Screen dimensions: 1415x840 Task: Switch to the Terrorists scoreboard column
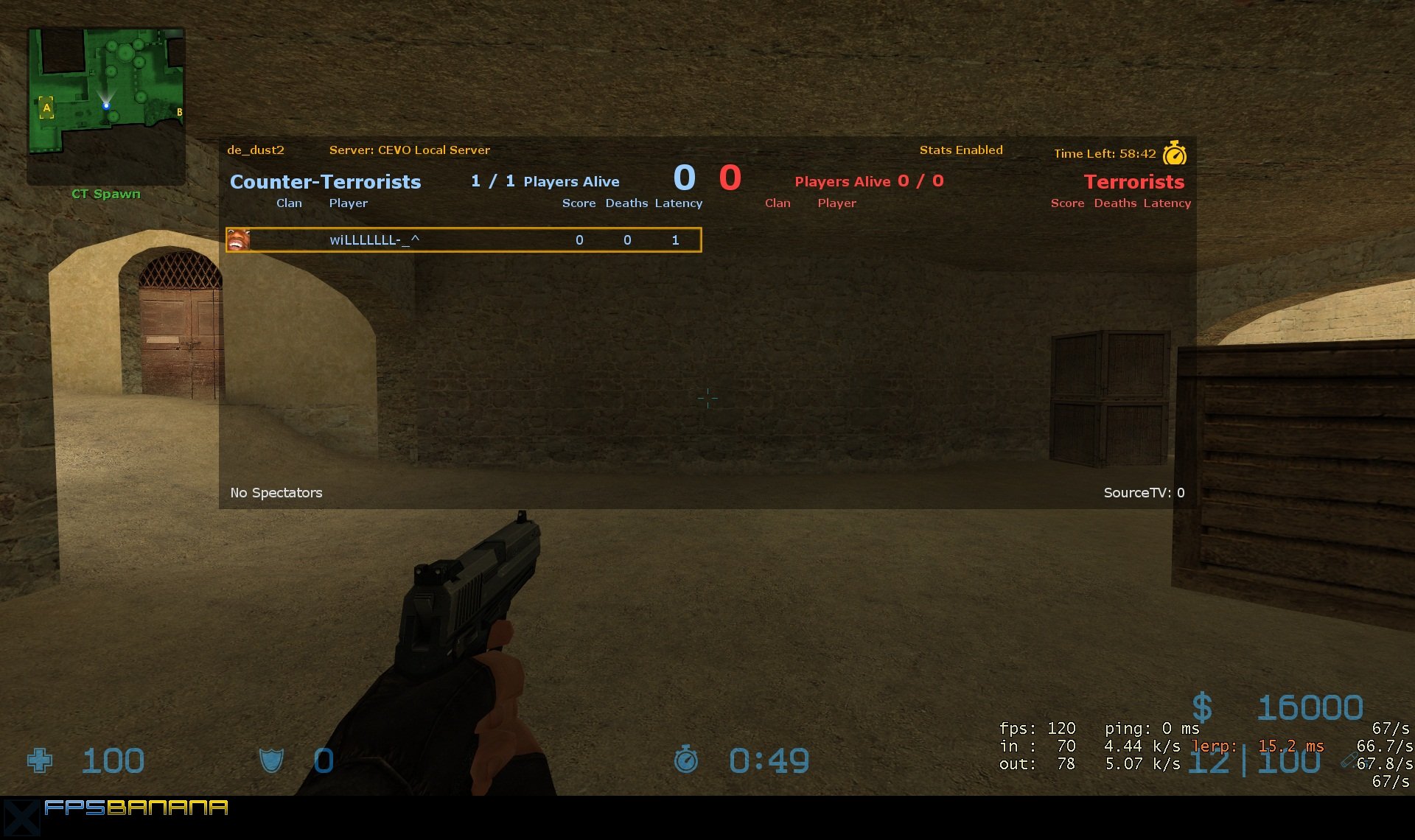[x=1134, y=181]
